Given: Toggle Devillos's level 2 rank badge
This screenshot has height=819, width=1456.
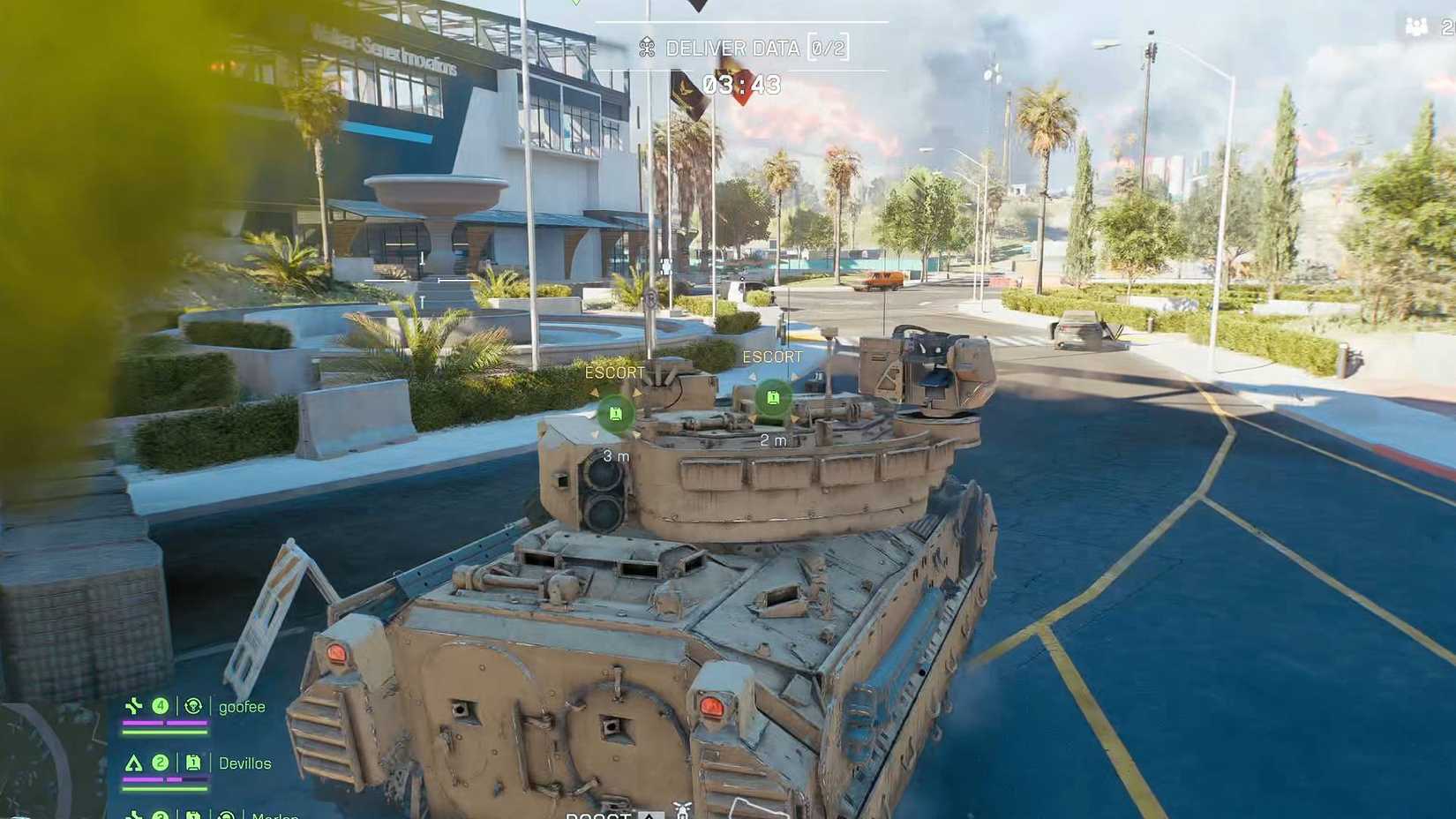Looking at the screenshot, I should (159, 763).
